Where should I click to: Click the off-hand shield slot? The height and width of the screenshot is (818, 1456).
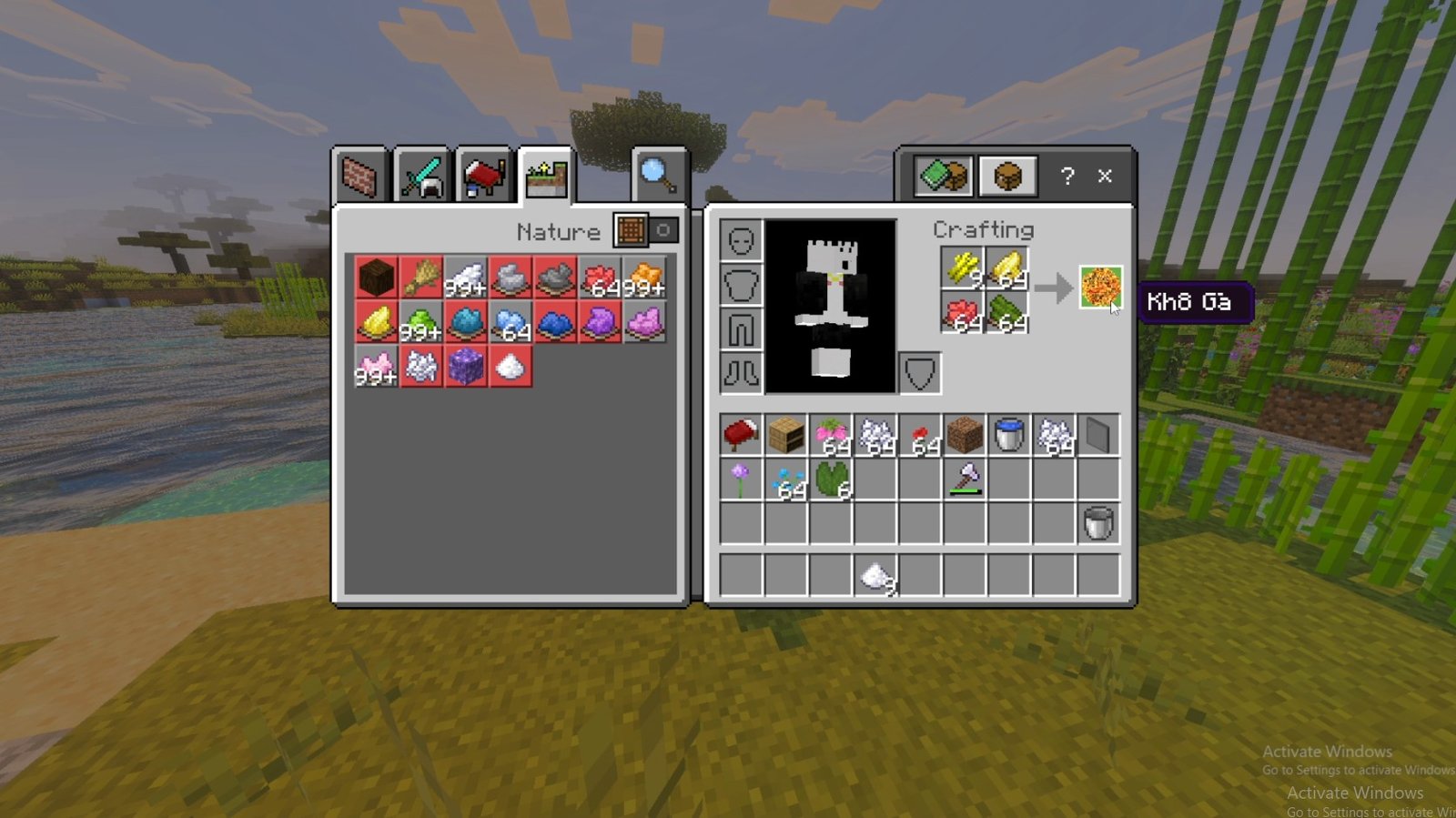click(919, 373)
